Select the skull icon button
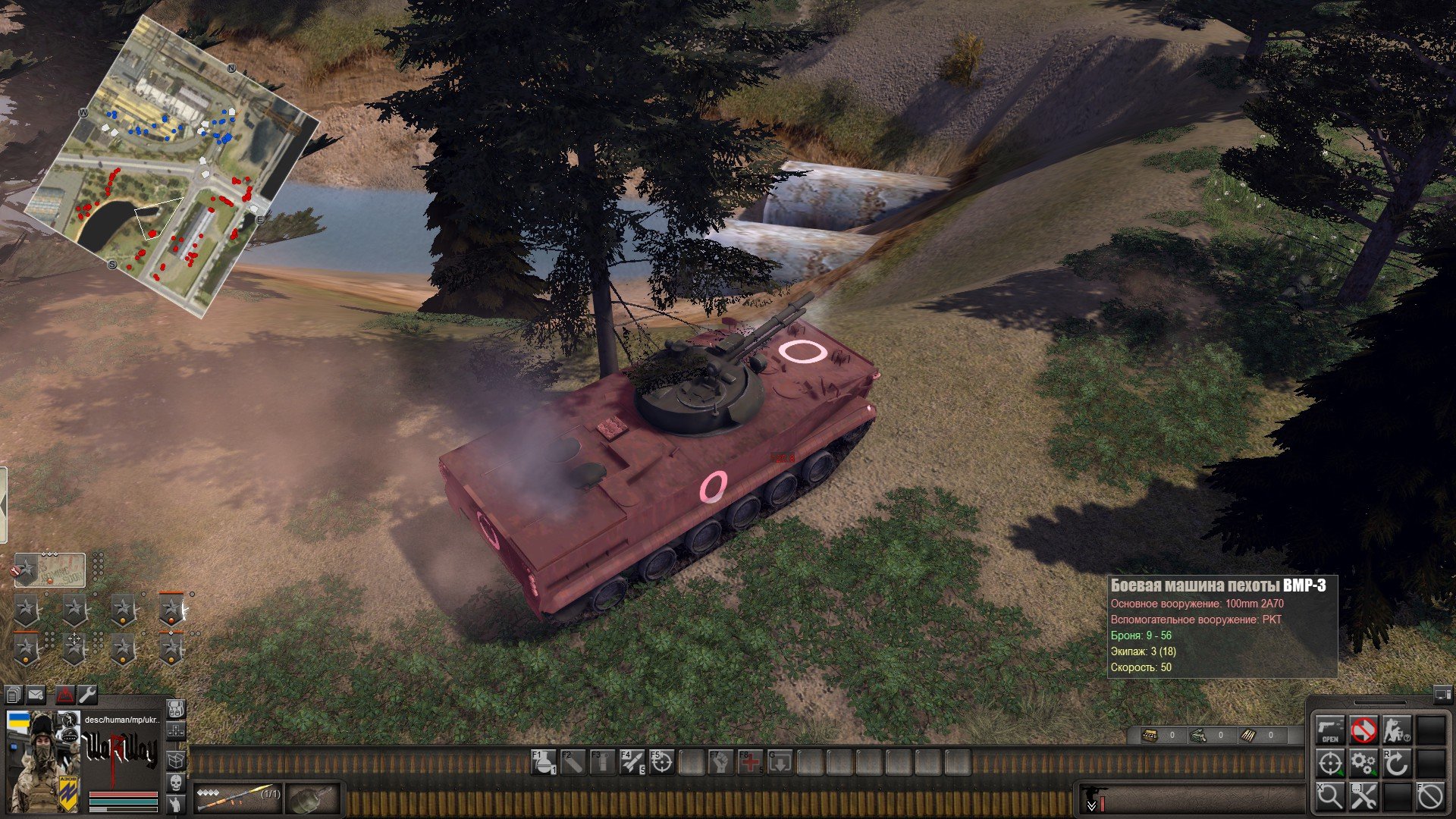This screenshot has height=819, width=1456. [176, 782]
